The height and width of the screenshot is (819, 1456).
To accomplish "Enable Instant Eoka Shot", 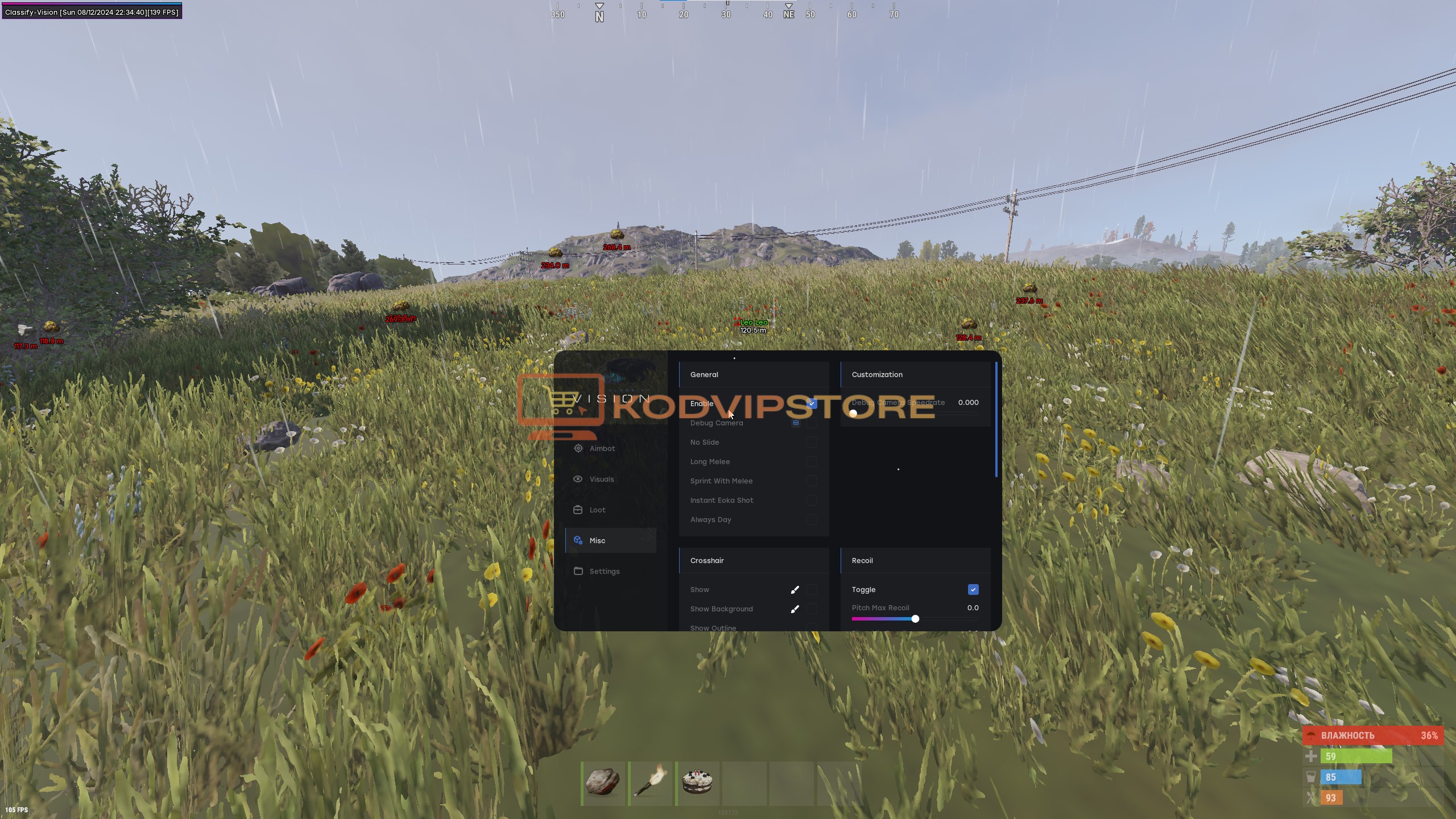I will [x=813, y=500].
